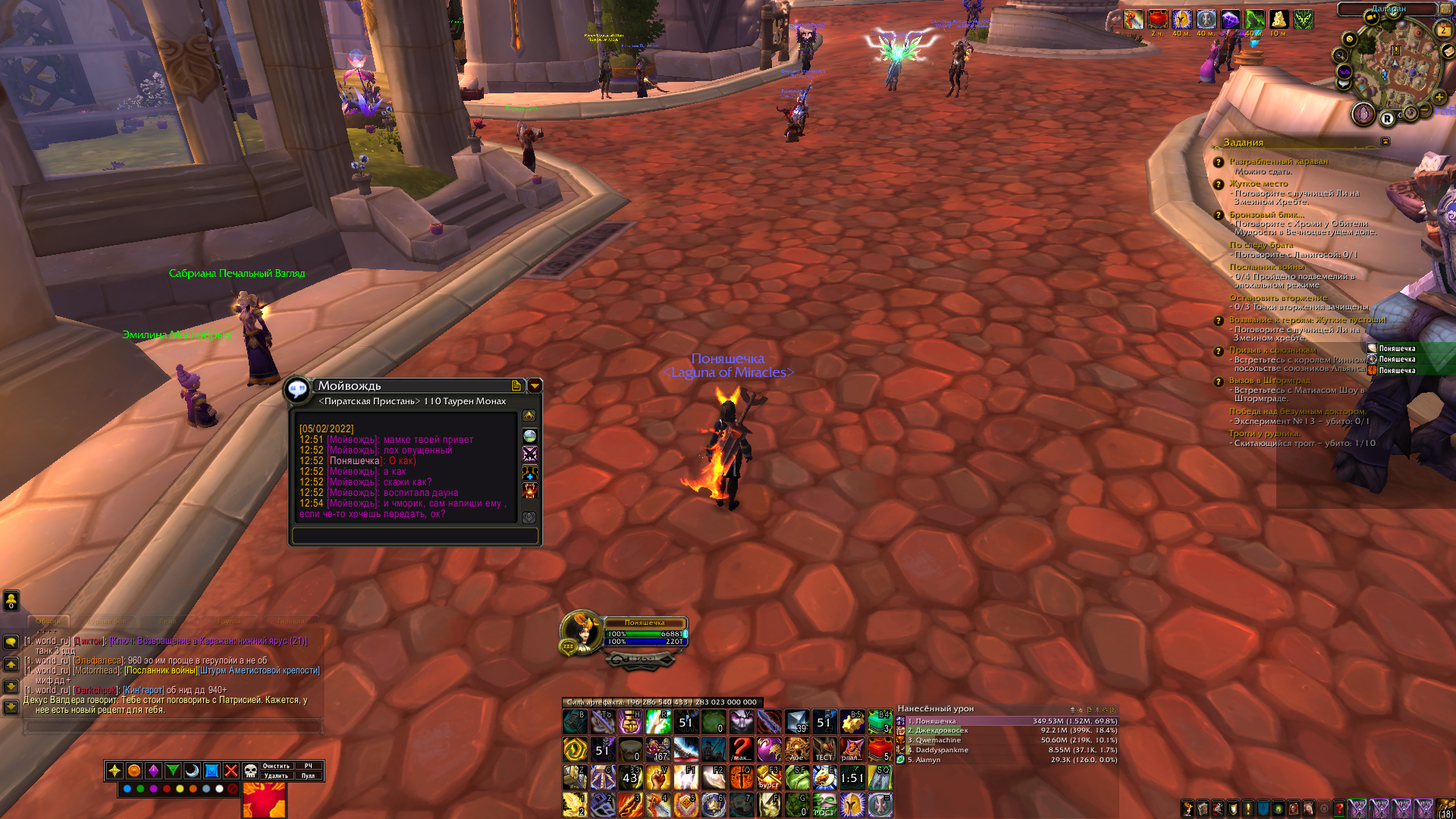Open the whisper window dropdown arrow

click(x=535, y=386)
